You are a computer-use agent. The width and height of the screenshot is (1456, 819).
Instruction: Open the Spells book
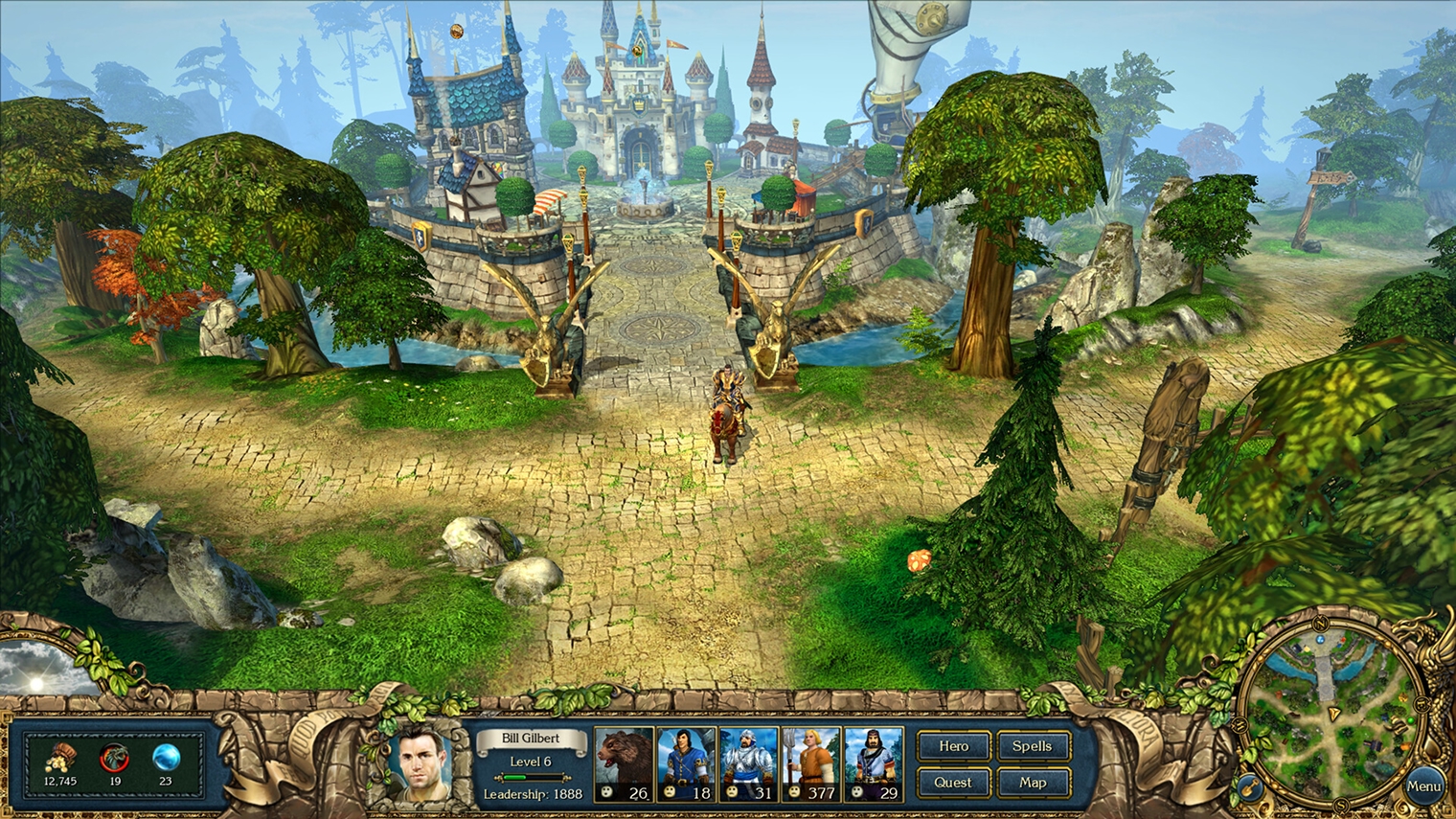(x=1033, y=745)
